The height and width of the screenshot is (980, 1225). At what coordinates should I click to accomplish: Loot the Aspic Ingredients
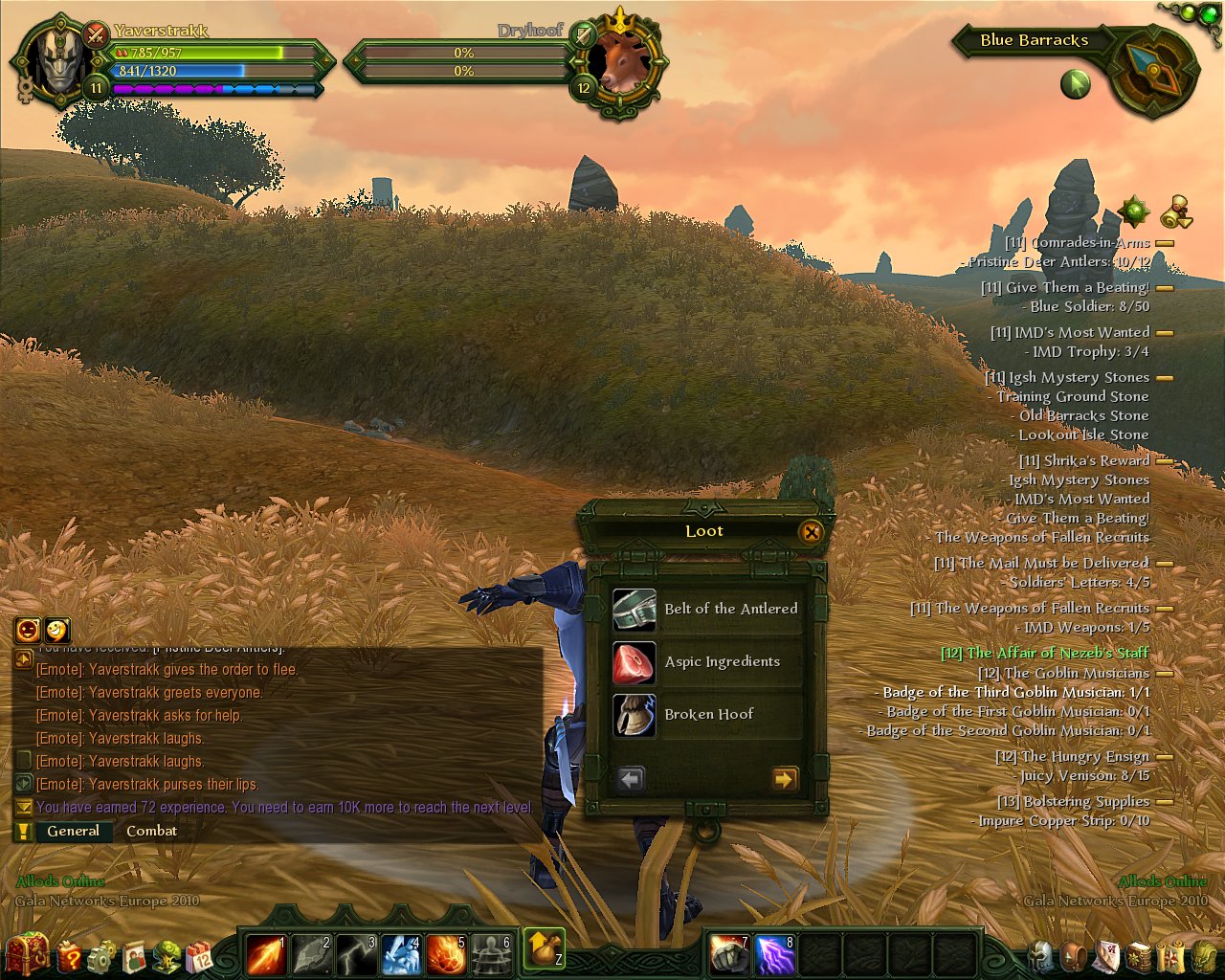click(x=706, y=662)
